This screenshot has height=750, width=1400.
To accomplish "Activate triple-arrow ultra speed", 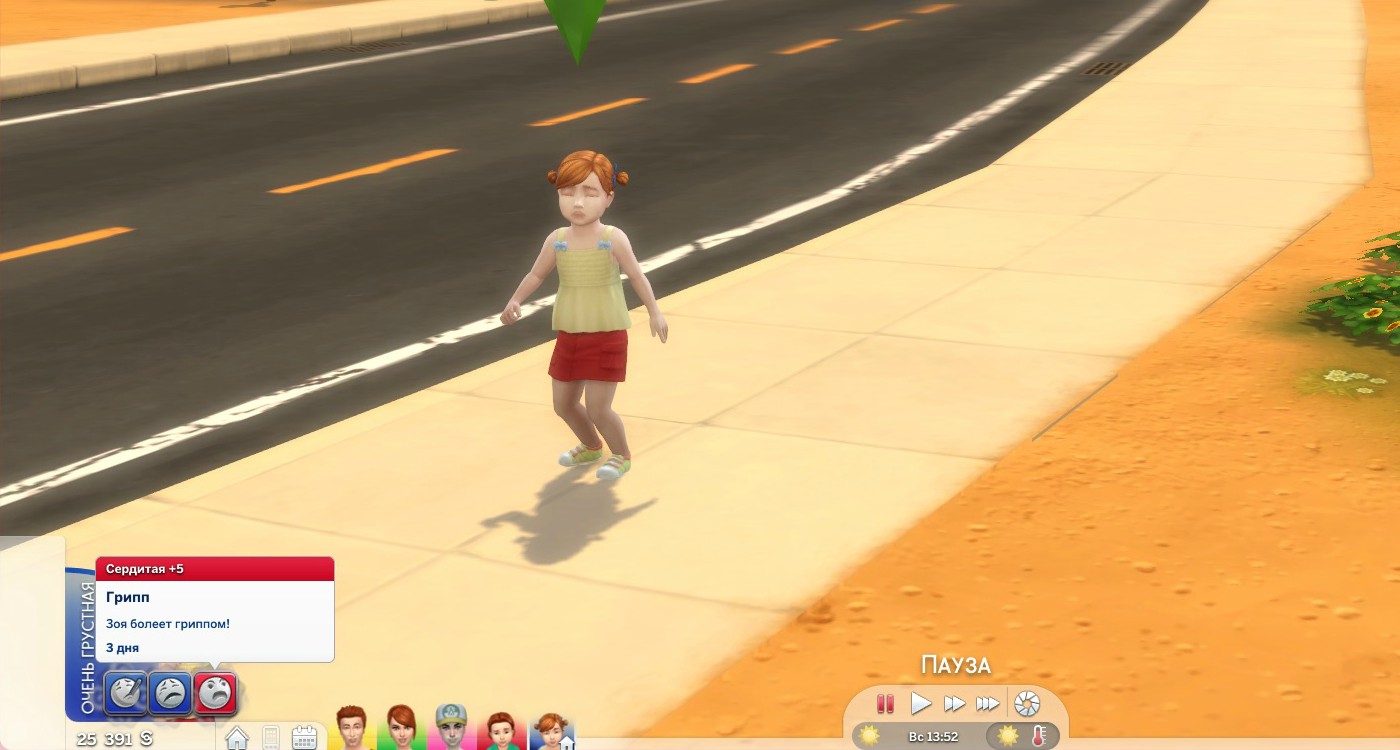I will [x=988, y=704].
